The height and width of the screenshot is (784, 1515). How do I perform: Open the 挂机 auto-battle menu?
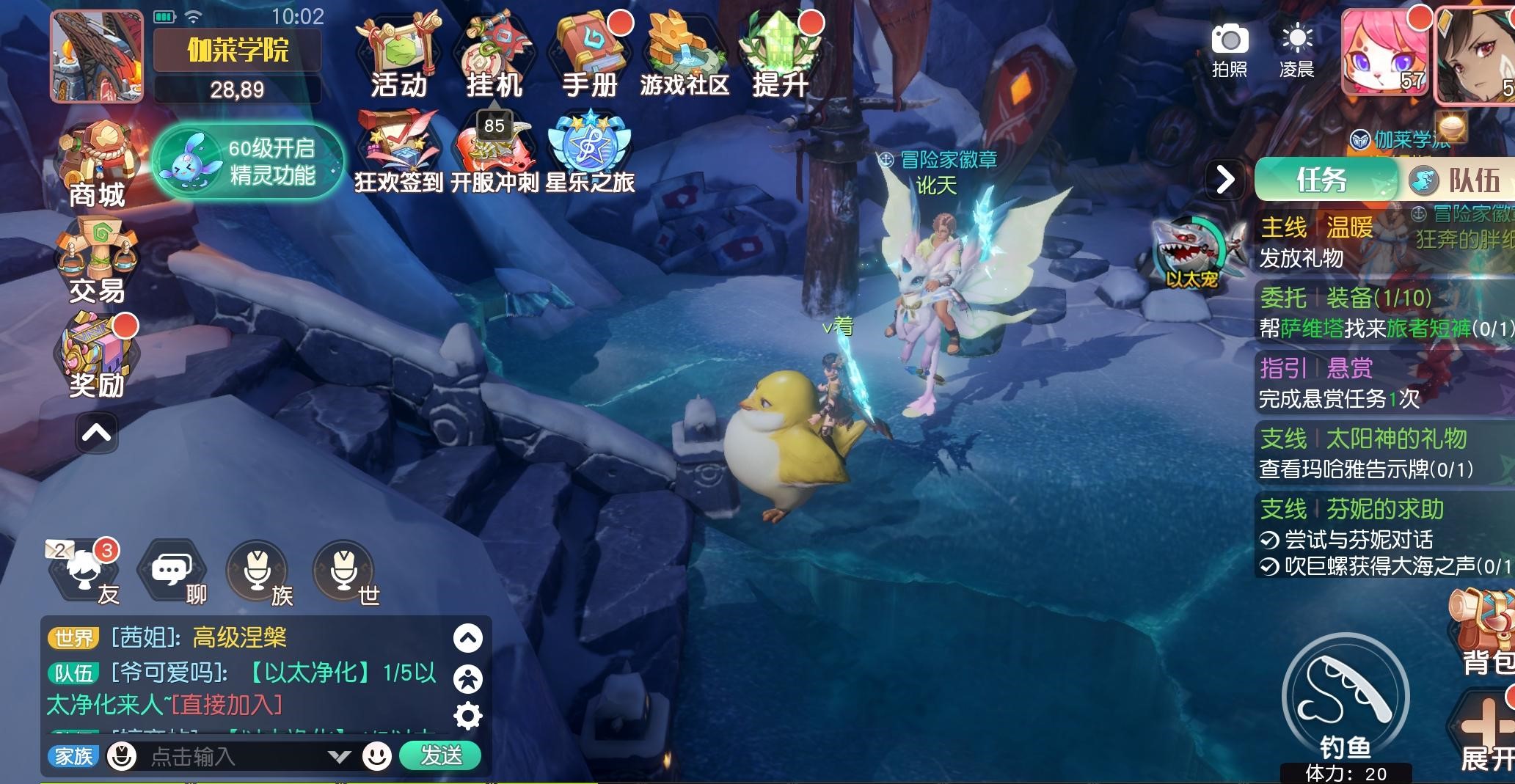click(494, 56)
